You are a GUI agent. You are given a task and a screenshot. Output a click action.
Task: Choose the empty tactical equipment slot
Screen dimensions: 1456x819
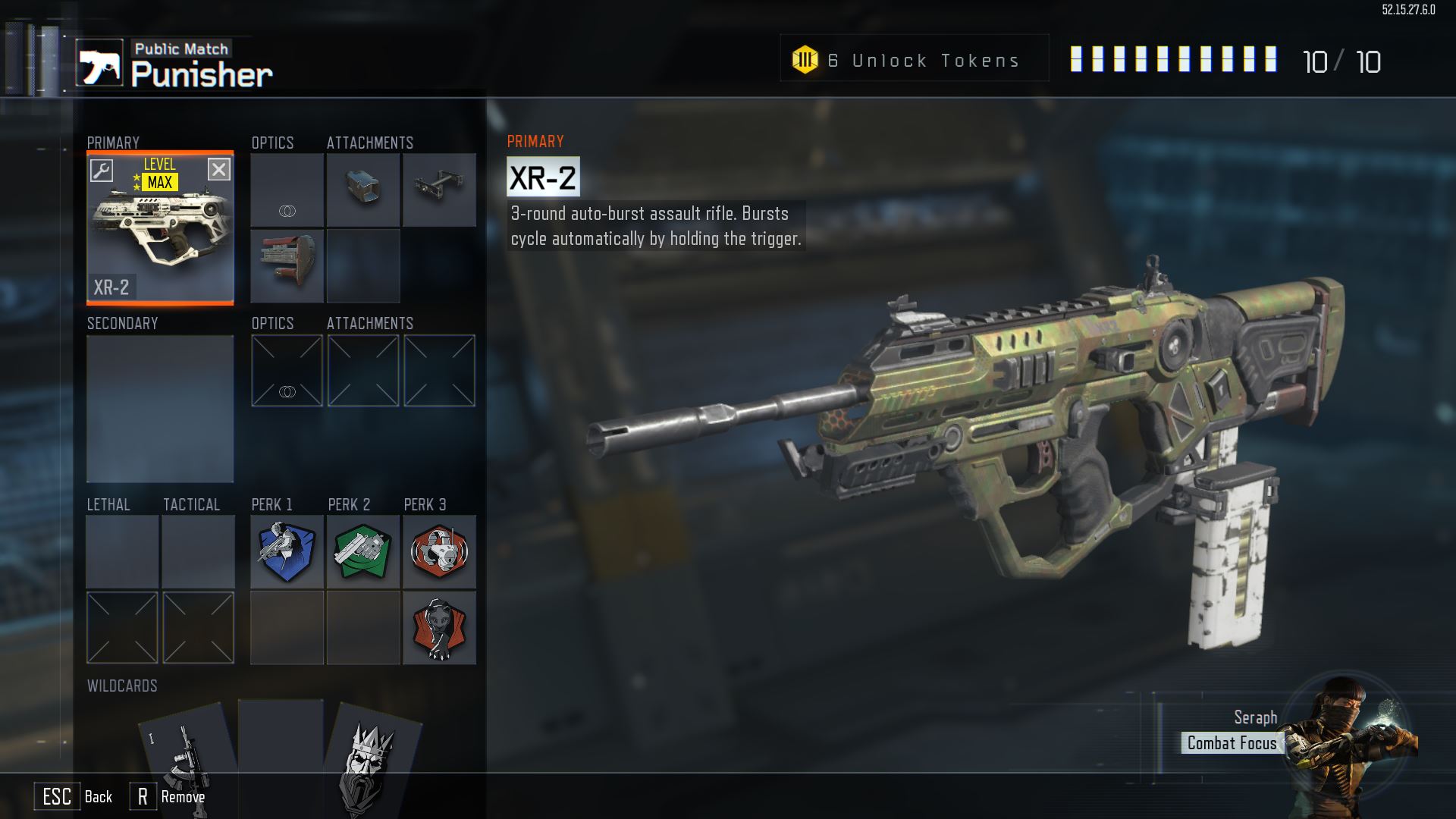tap(198, 551)
